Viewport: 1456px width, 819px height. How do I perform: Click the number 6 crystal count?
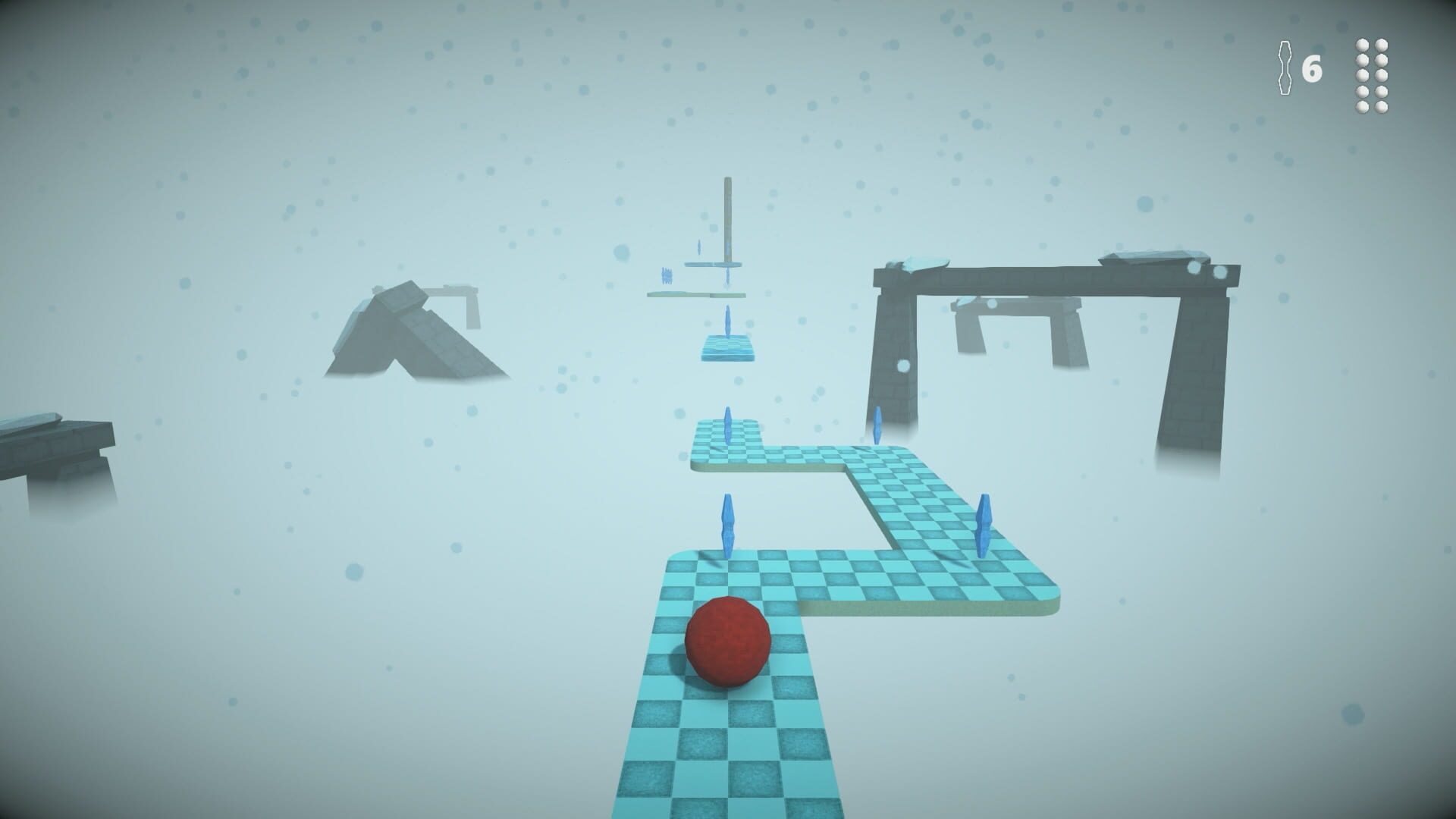point(1313,68)
